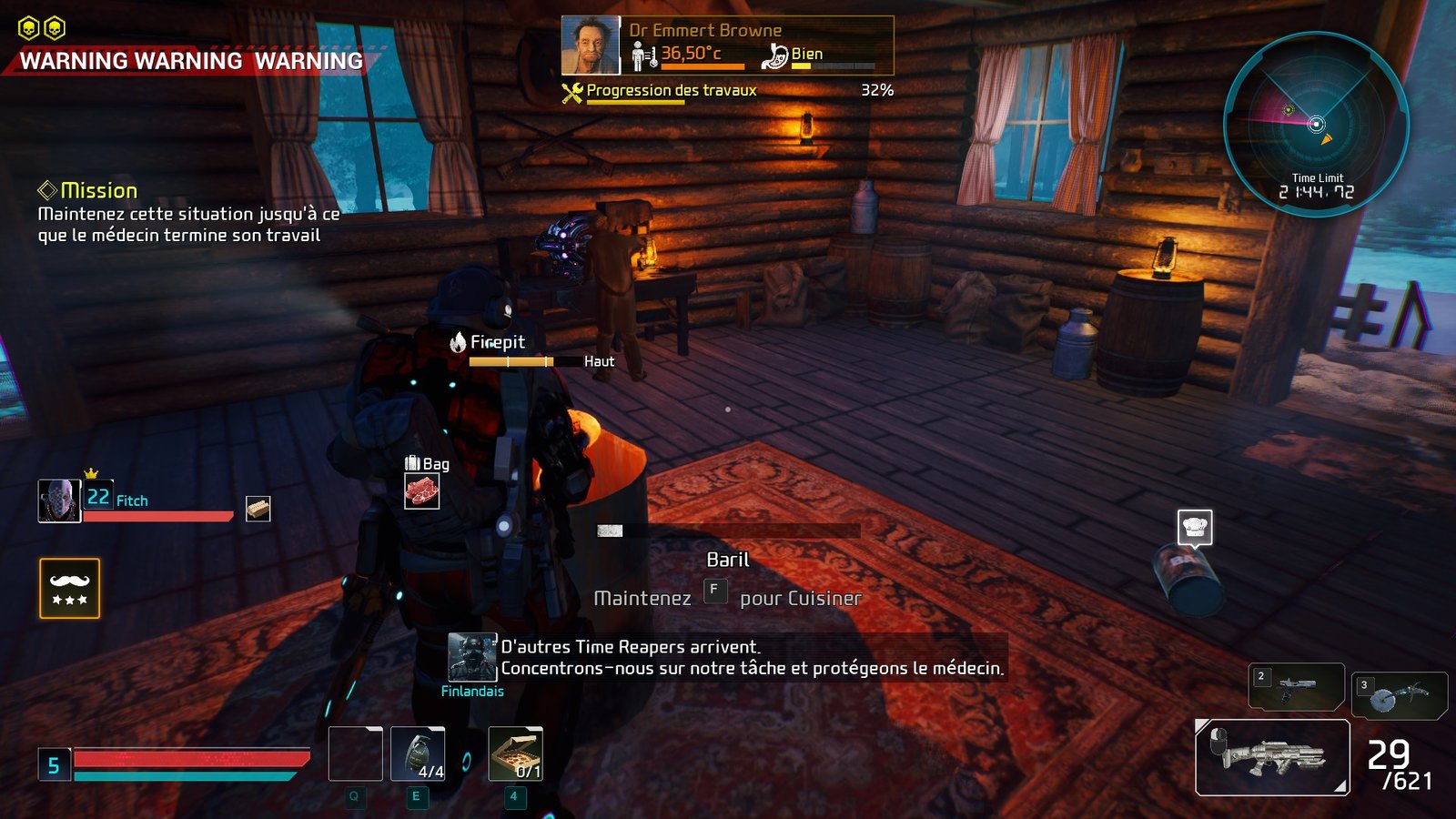Click the Finlandais speaker portrait
This screenshot has width=1456, height=819.
[x=472, y=657]
